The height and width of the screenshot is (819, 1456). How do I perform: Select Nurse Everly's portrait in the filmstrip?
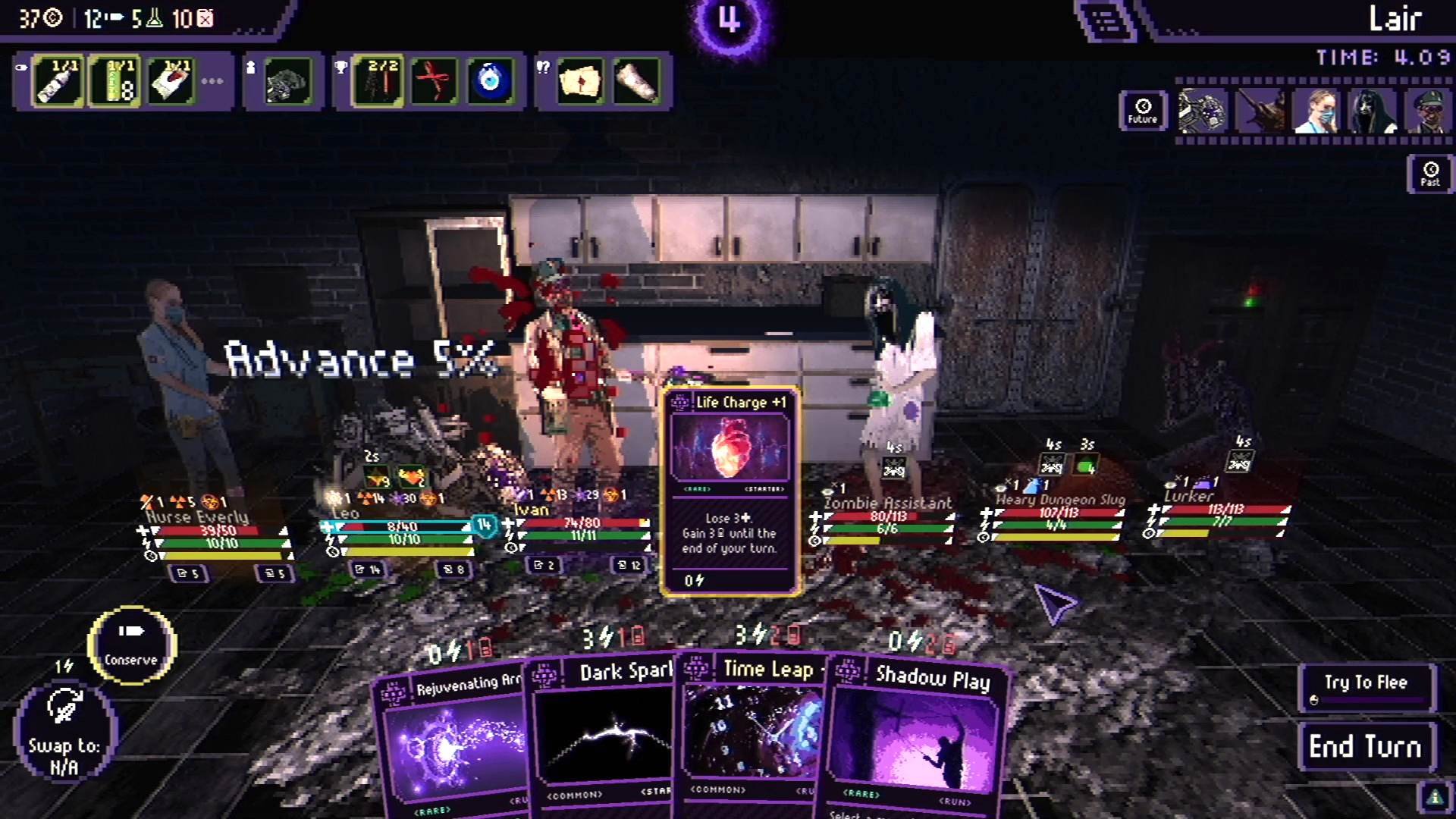1317,111
